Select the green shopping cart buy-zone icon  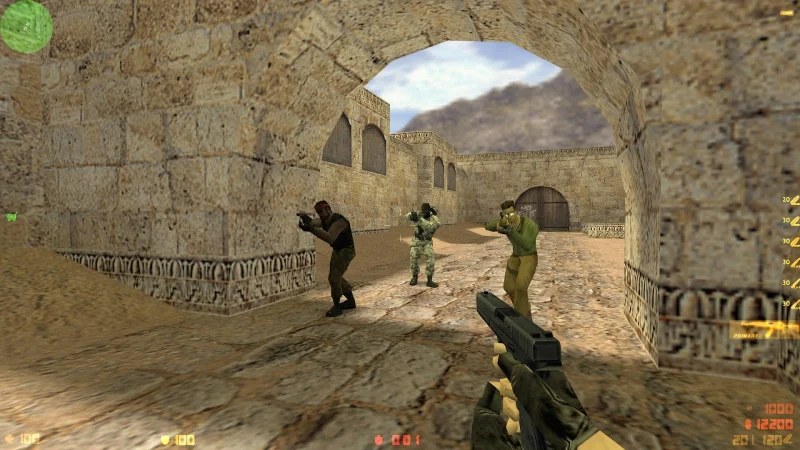pos(11,217)
